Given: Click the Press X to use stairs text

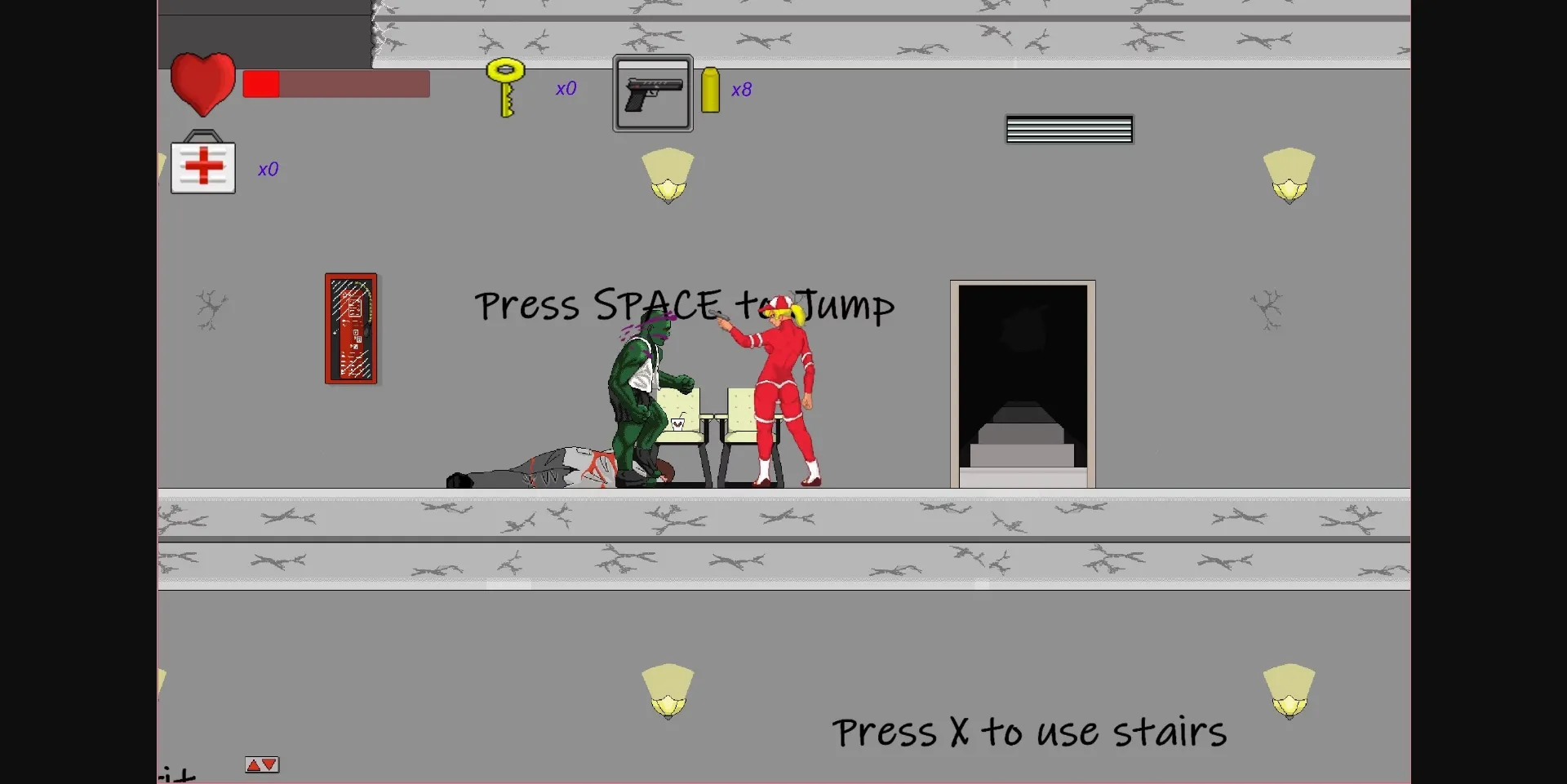Looking at the screenshot, I should [1028, 732].
